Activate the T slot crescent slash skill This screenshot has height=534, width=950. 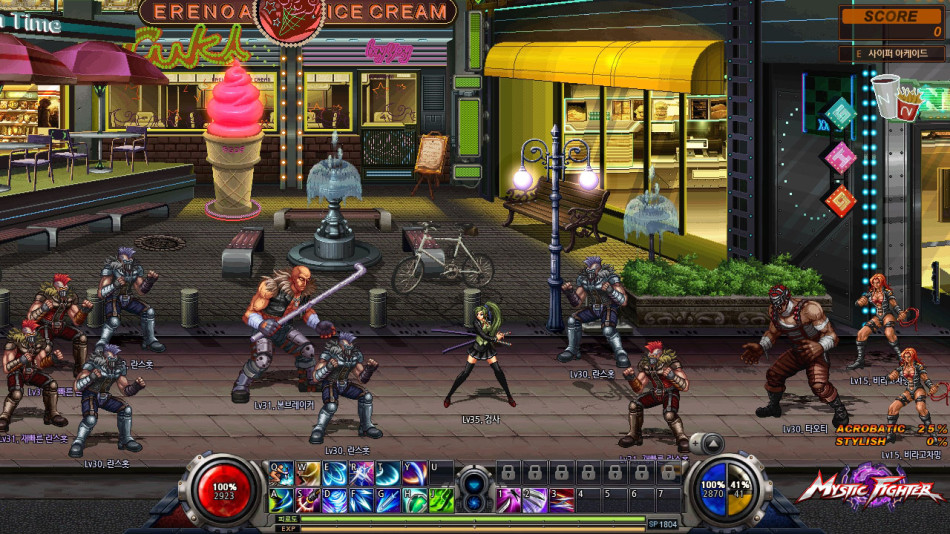point(388,471)
